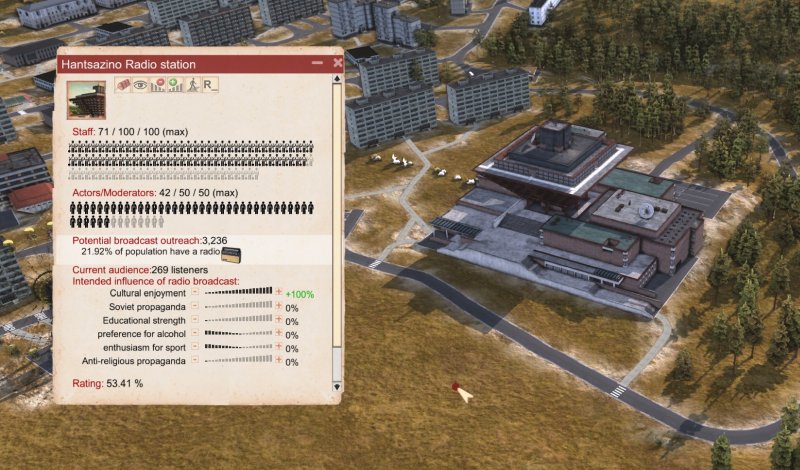
Task: Click the green plus bar chart icon
Action: [x=175, y=86]
